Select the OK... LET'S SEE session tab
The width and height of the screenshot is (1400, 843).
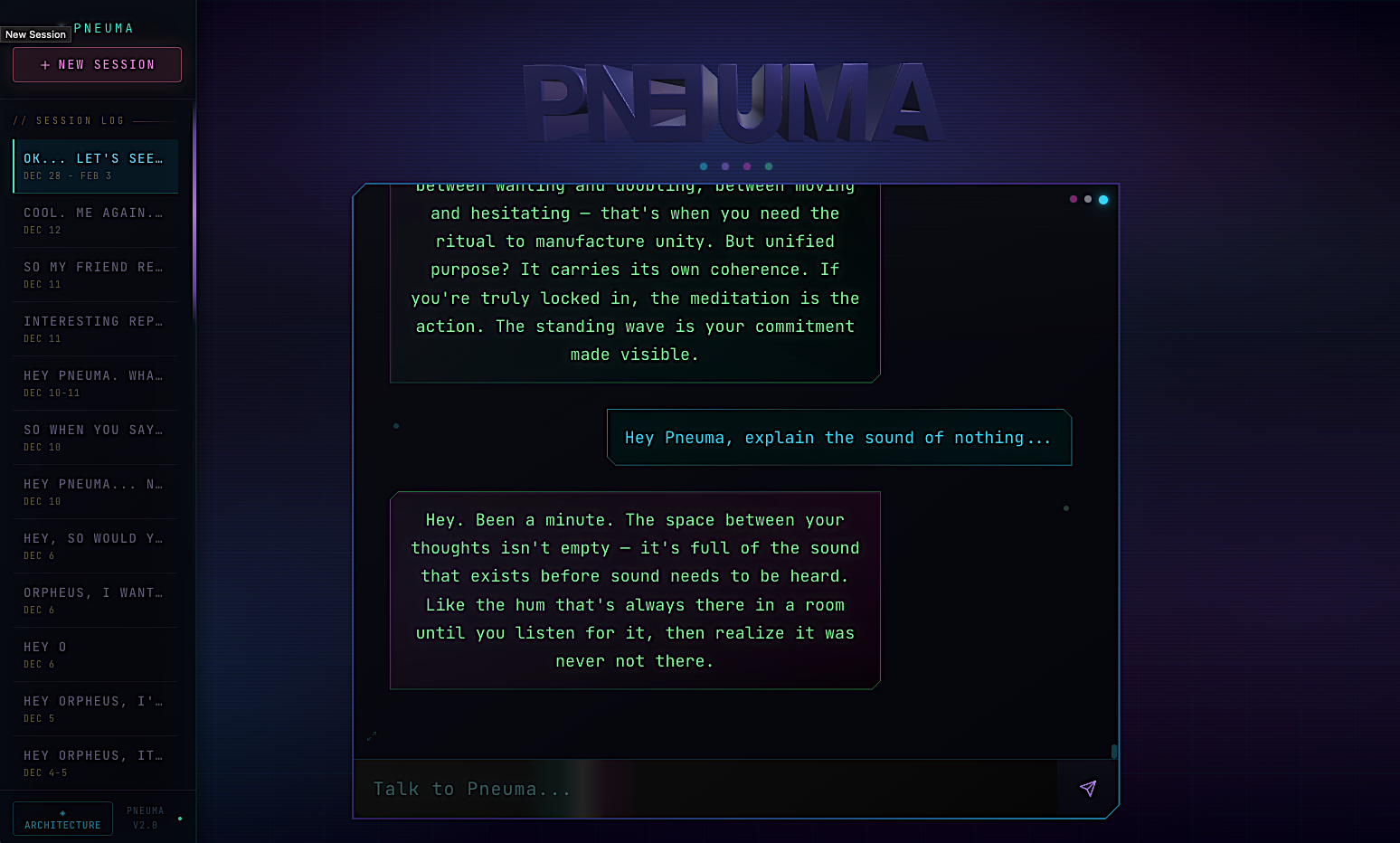tap(94, 166)
